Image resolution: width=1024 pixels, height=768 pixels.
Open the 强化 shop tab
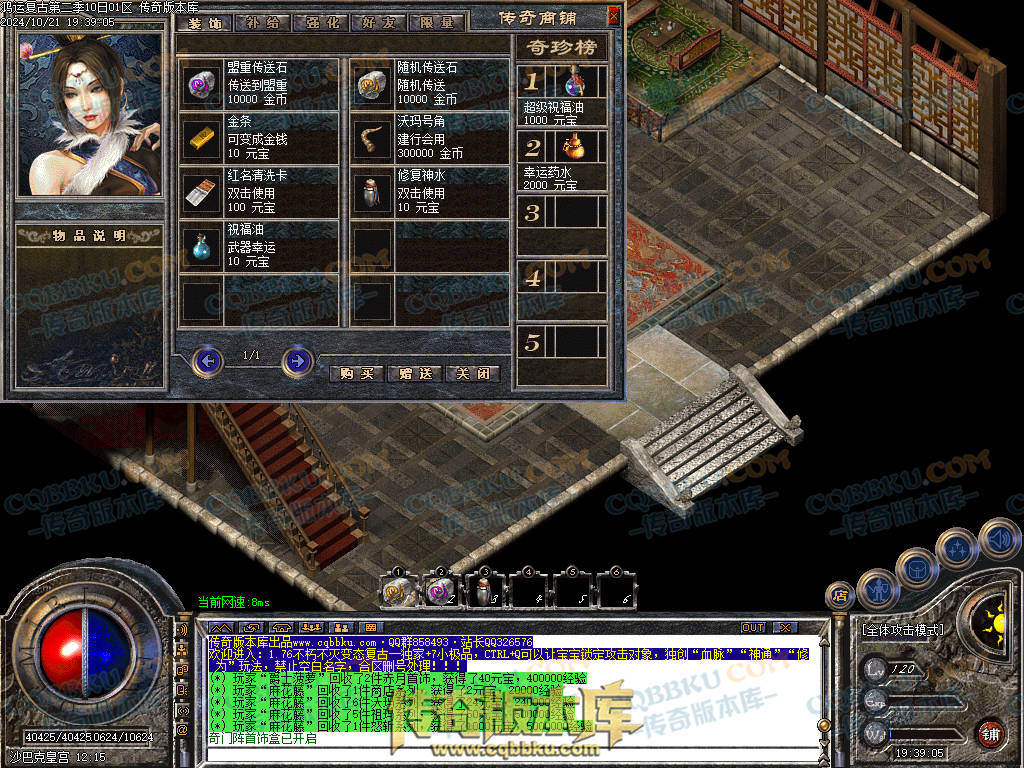point(320,22)
